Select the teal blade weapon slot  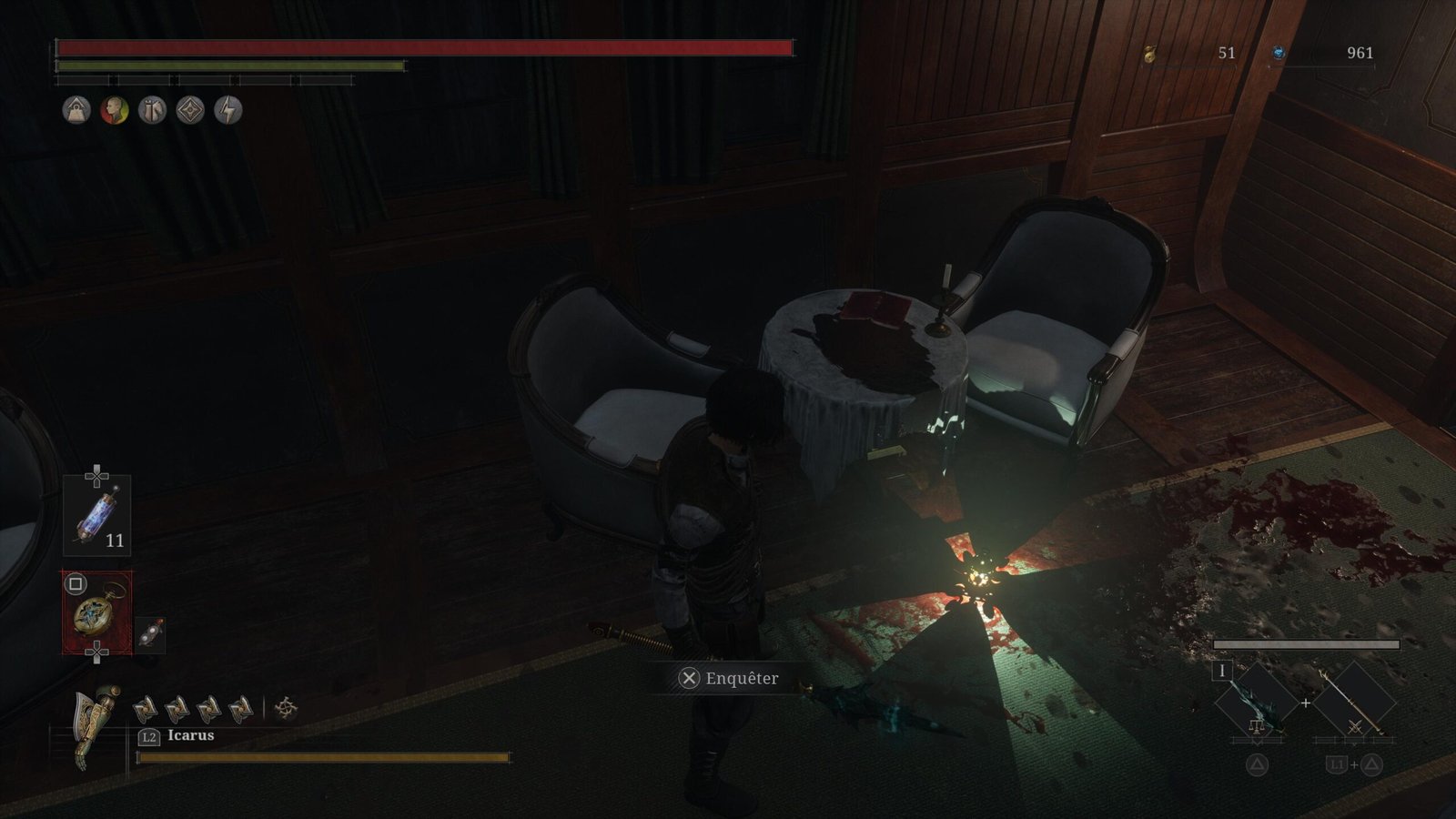click(1256, 703)
